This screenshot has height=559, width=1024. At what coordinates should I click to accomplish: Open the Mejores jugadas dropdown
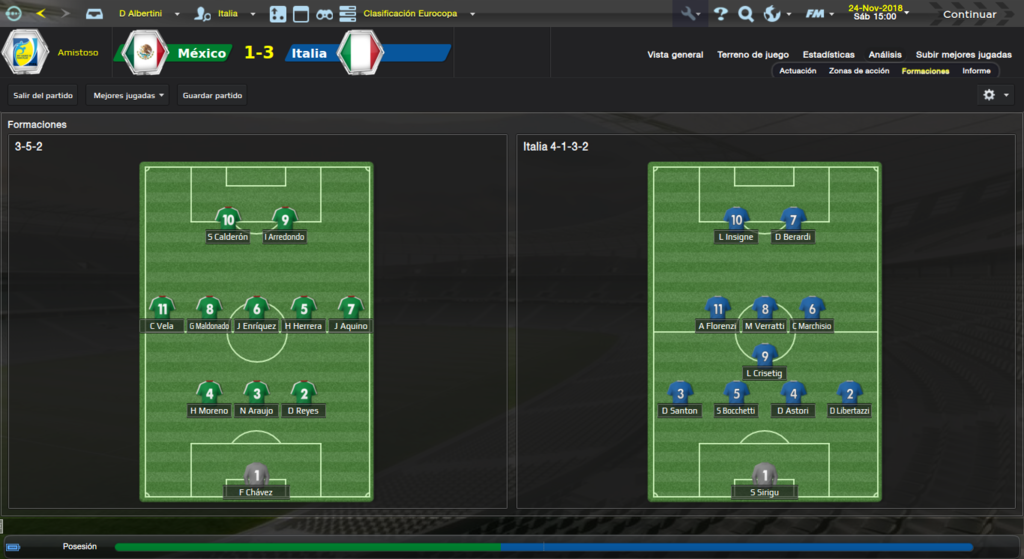(x=128, y=95)
